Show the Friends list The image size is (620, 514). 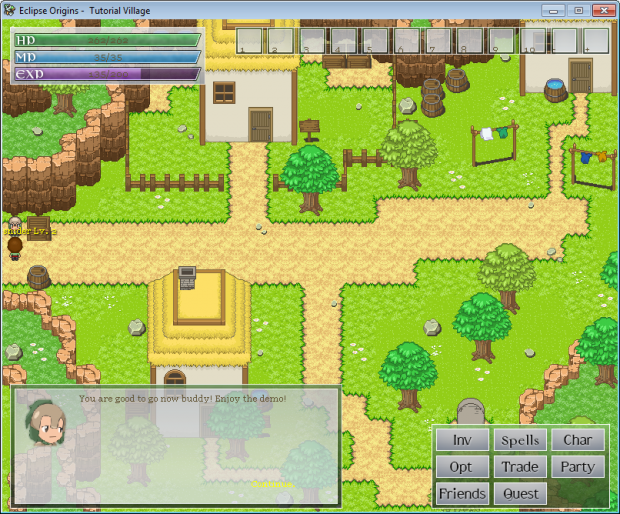[462, 494]
